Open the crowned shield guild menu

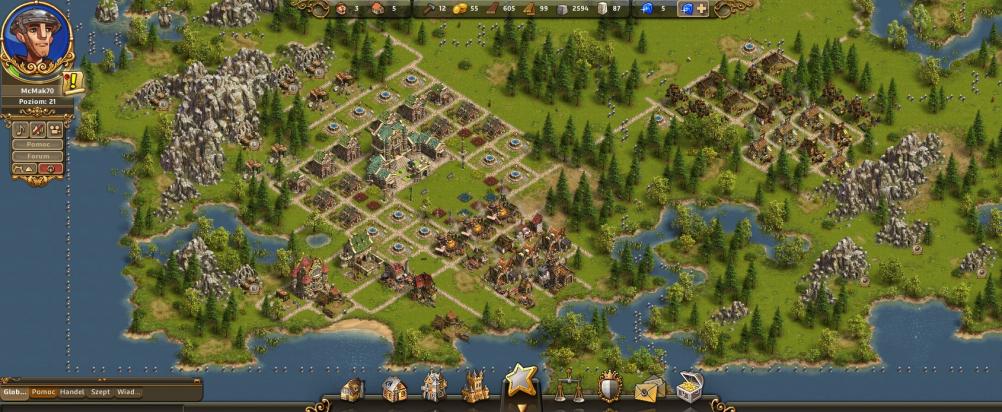coord(610,387)
